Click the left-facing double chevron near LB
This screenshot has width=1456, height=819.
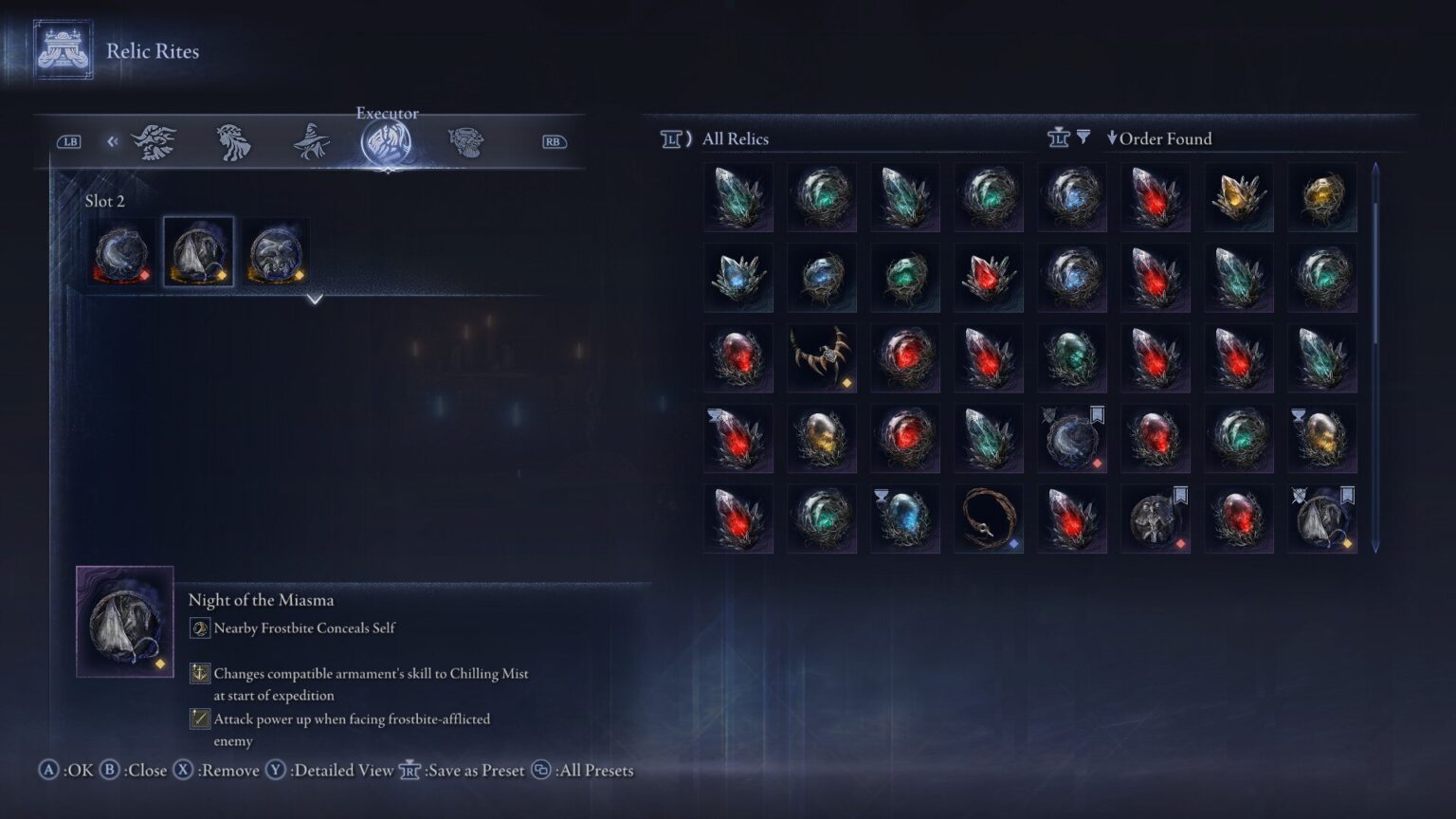[x=113, y=140]
